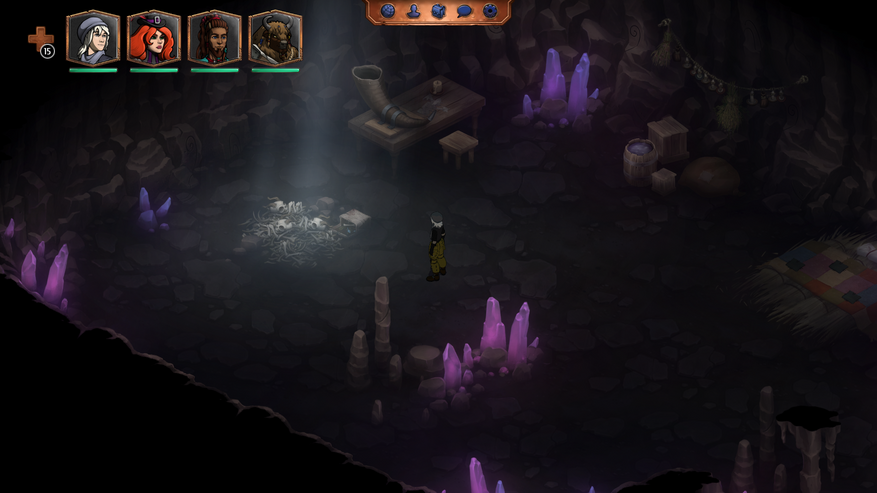The height and width of the screenshot is (493, 877).
Task: Choose the bearded dreadlocked character portrait
Action: pos(215,38)
